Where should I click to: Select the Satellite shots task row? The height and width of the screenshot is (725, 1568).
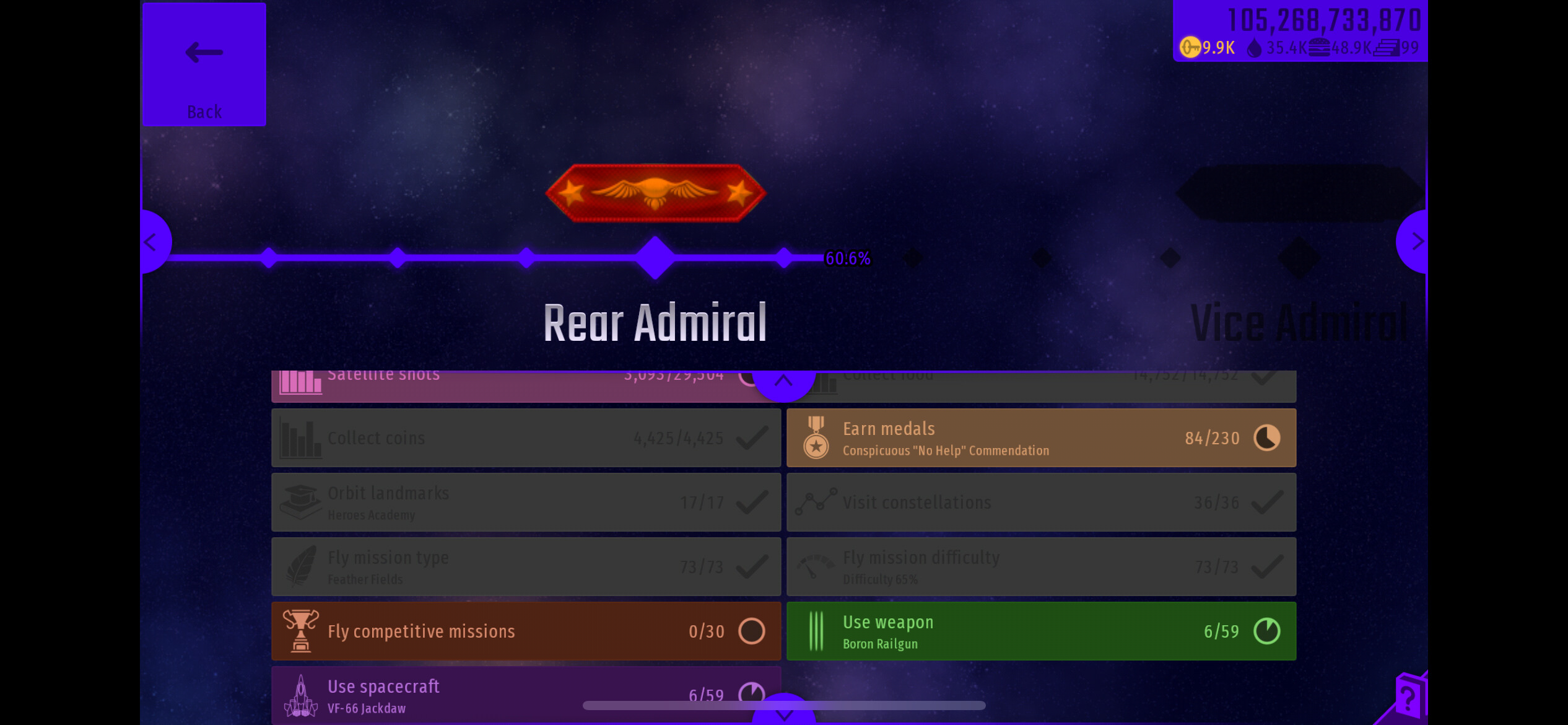point(508,384)
